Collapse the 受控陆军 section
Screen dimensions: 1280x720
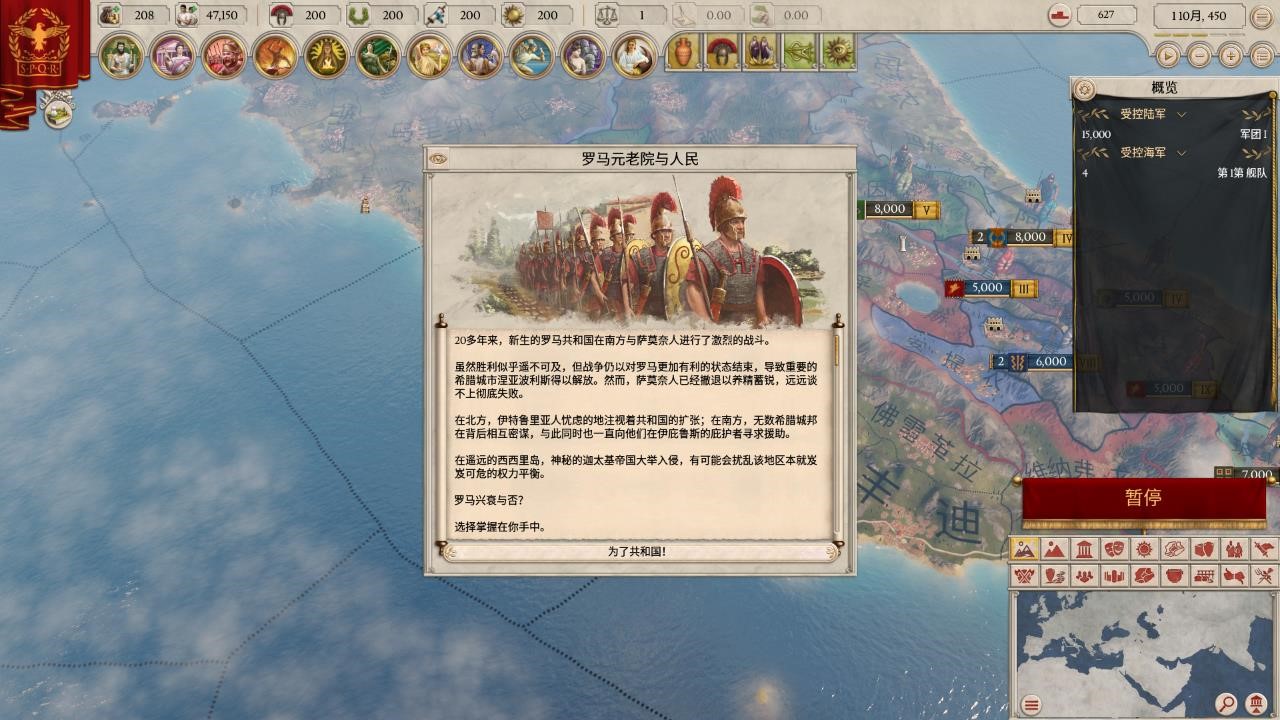point(1181,114)
